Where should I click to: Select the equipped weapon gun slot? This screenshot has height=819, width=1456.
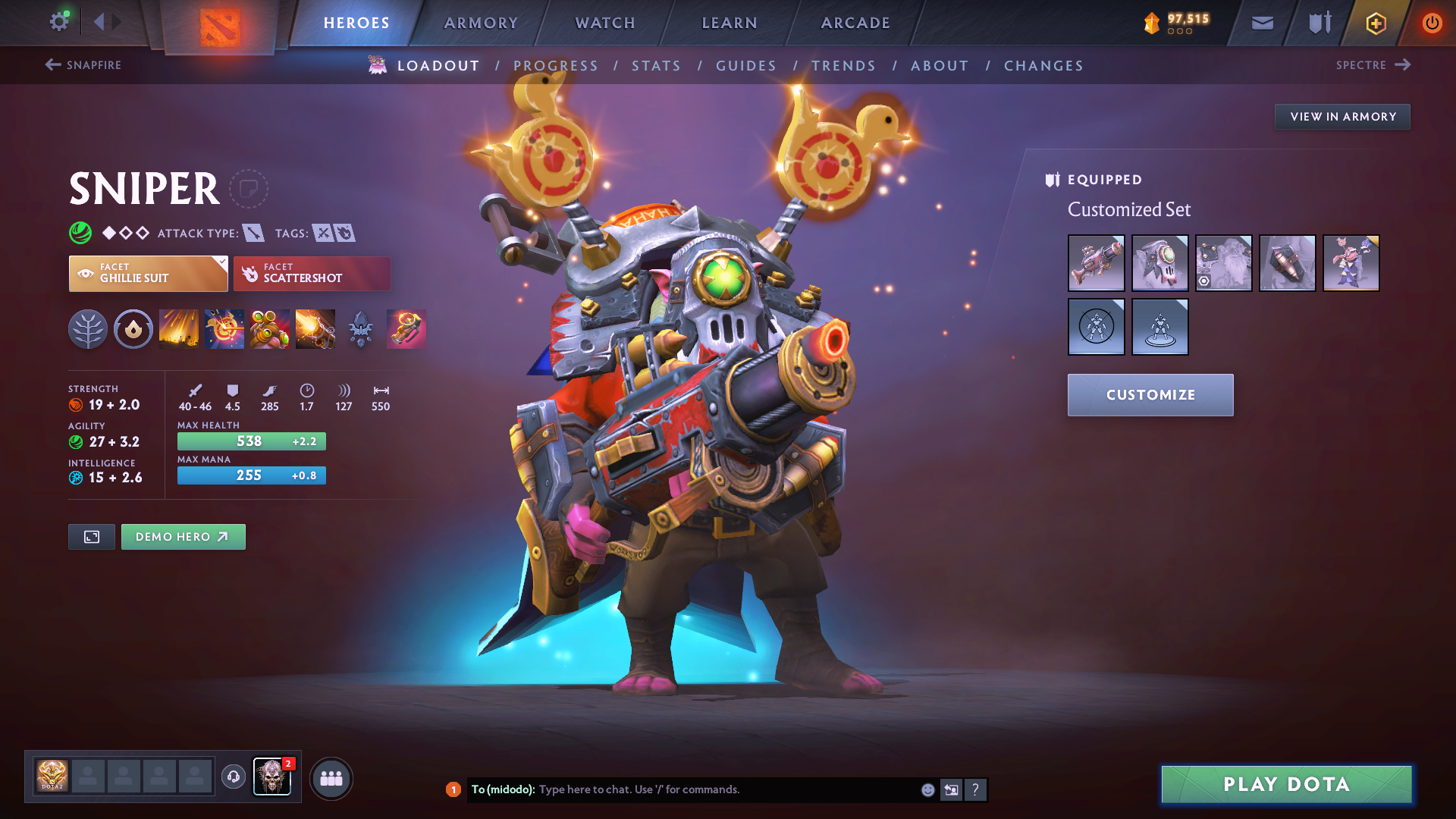pos(1096,263)
